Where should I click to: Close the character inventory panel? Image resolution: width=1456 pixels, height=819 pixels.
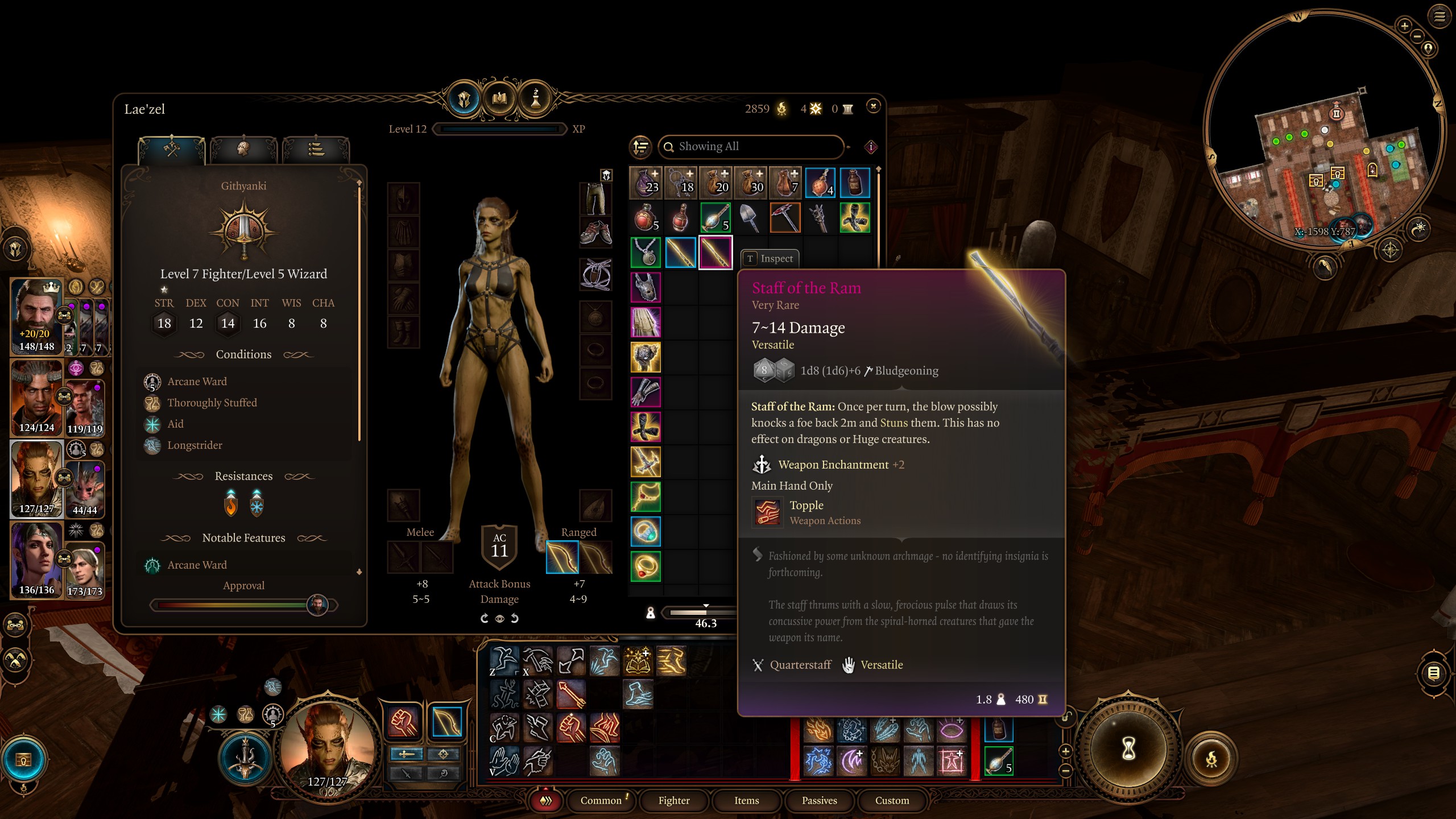coord(873,106)
